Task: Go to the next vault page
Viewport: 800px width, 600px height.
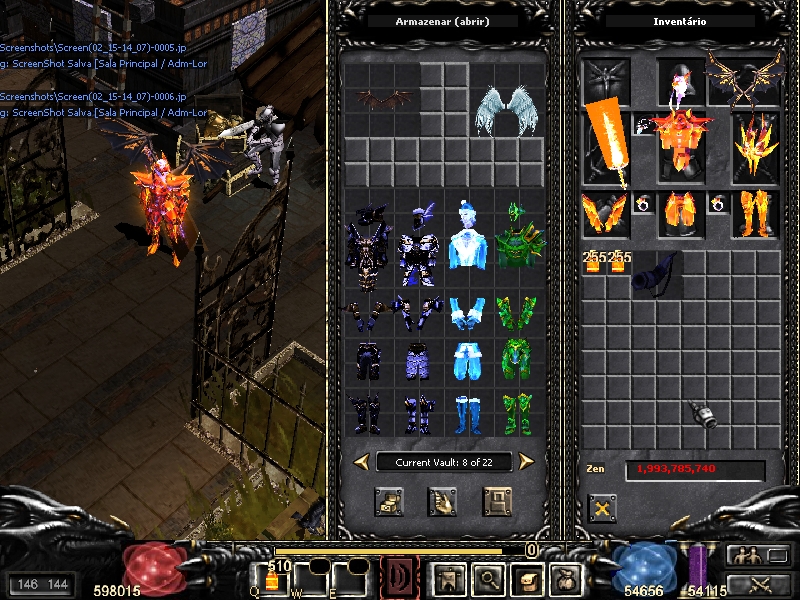Action: [526, 461]
